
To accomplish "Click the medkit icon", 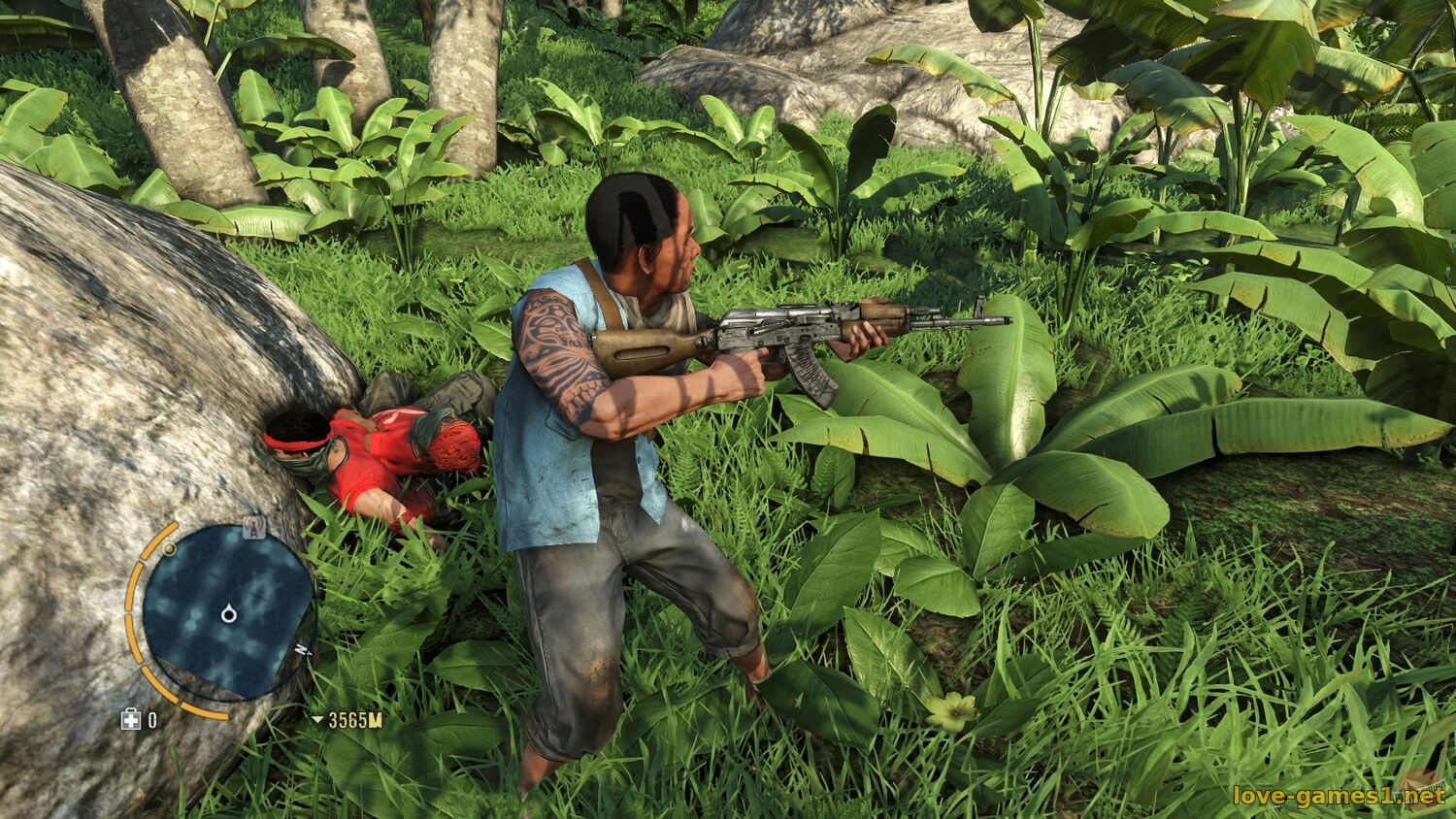I will tap(130, 719).
